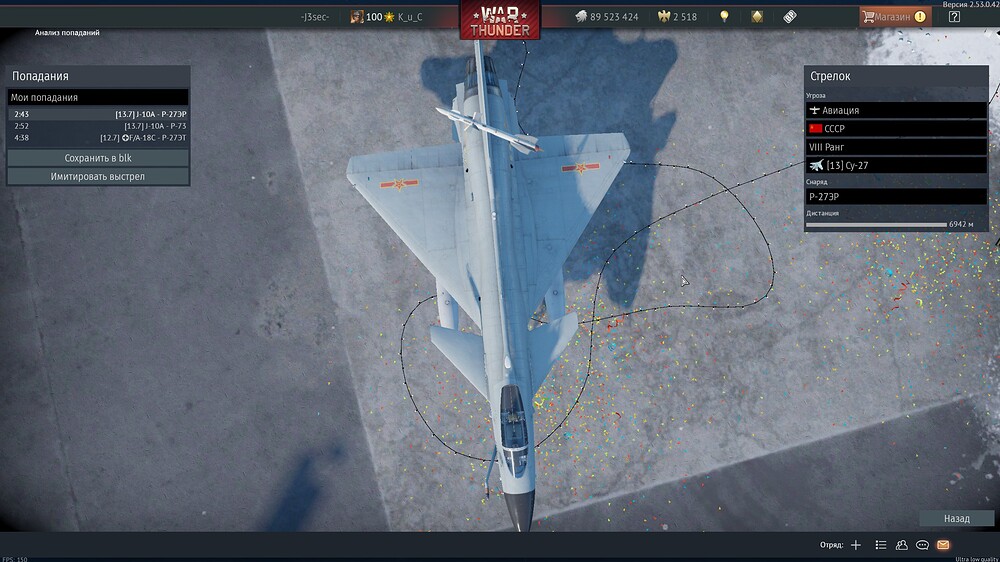This screenshot has width=1000, height=562.
Task: Click the War Thunder logo
Action: point(498,18)
